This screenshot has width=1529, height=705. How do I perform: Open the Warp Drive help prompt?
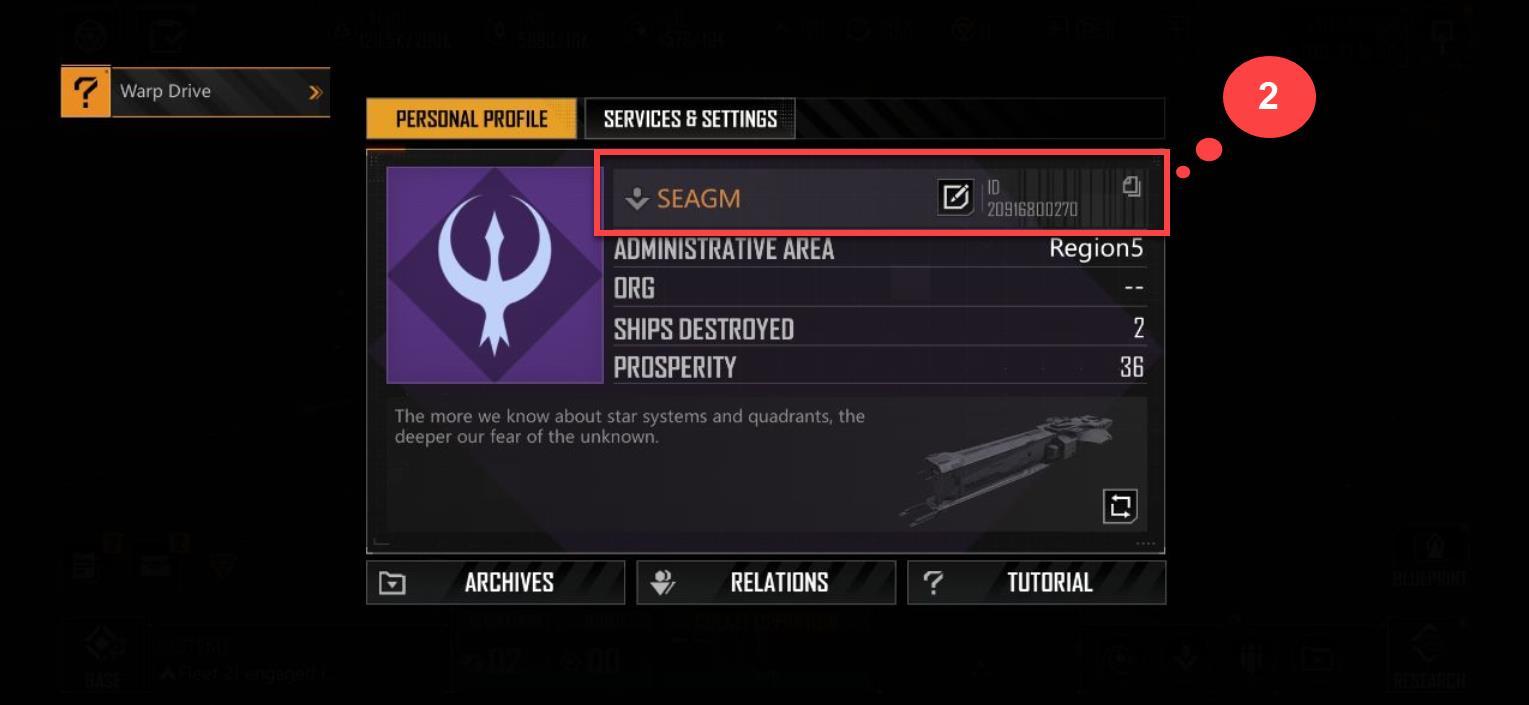(196, 92)
